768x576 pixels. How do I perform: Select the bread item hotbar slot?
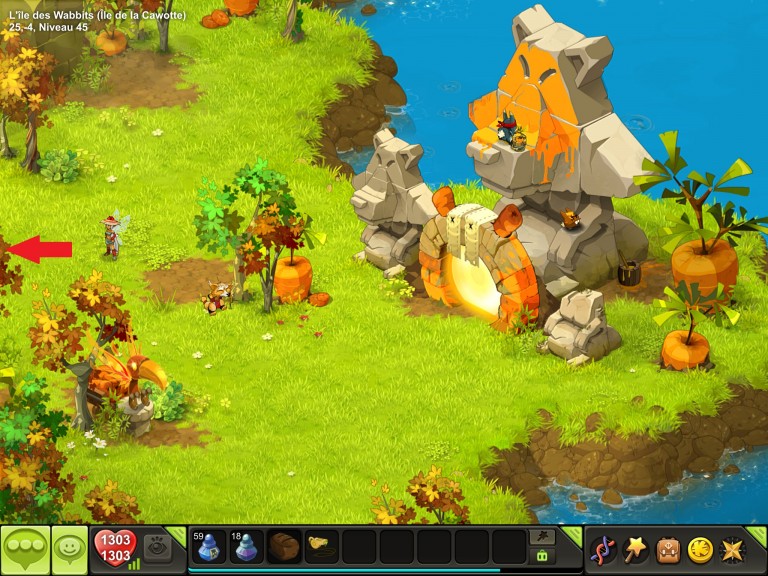click(x=284, y=547)
